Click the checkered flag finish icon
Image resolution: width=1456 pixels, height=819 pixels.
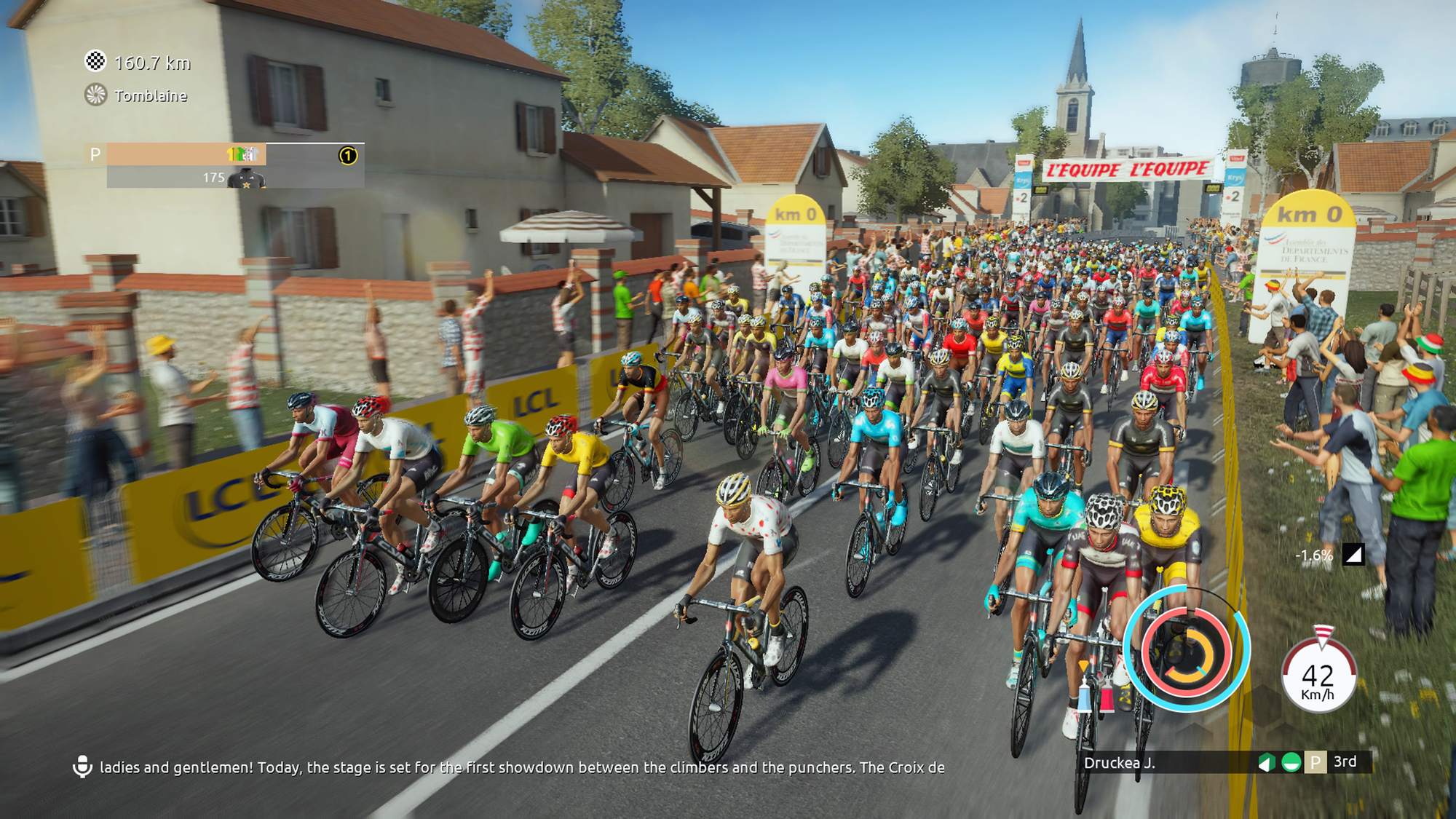(x=95, y=62)
